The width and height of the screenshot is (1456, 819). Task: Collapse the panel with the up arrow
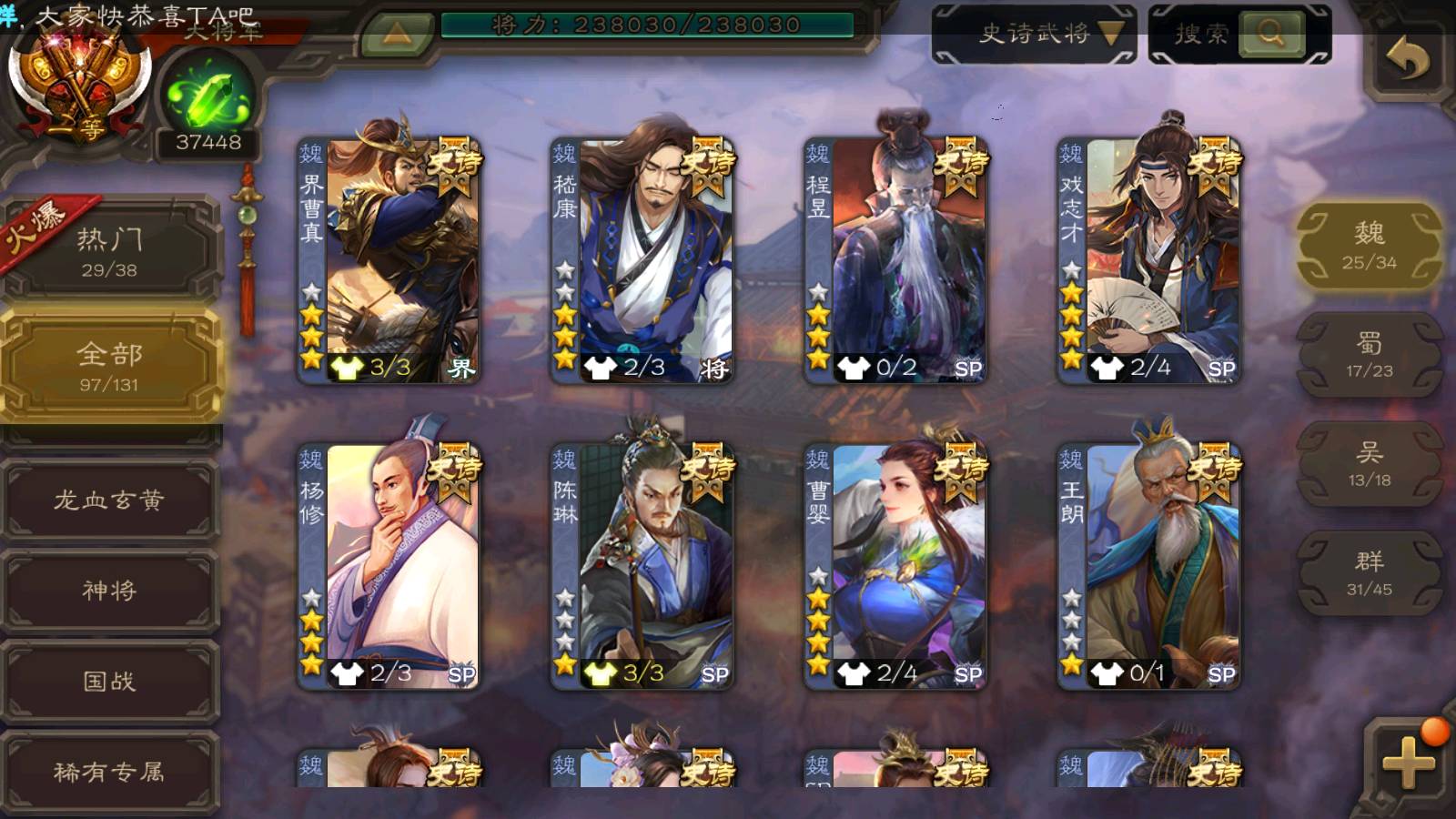click(x=397, y=35)
